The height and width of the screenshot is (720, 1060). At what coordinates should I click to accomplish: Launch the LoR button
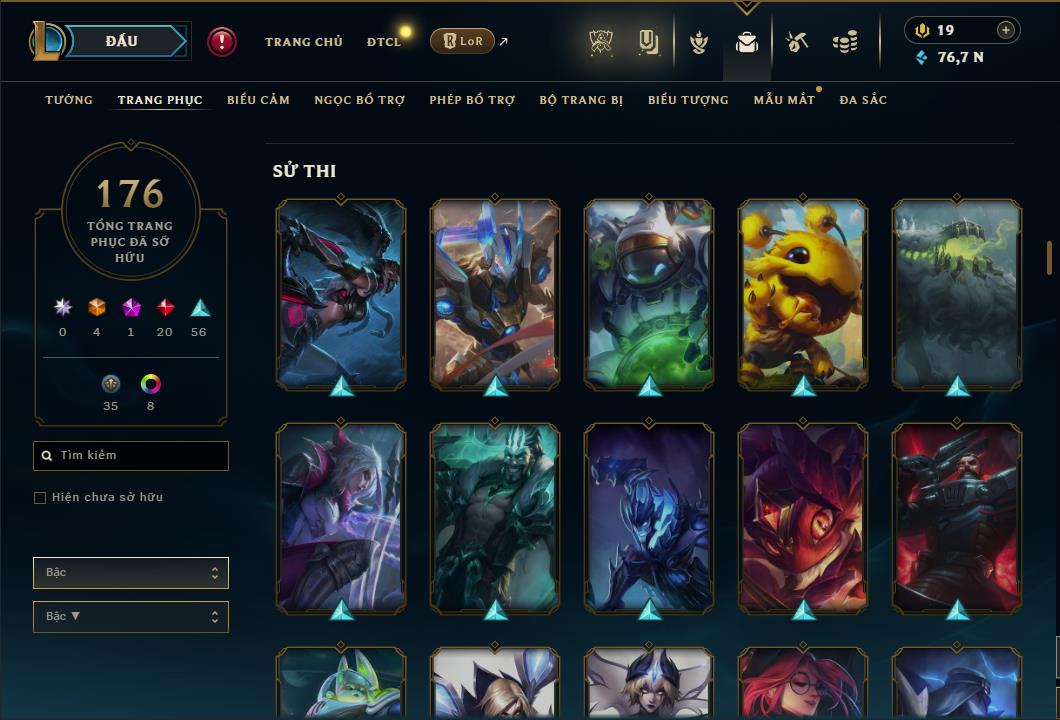click(462, 41)
